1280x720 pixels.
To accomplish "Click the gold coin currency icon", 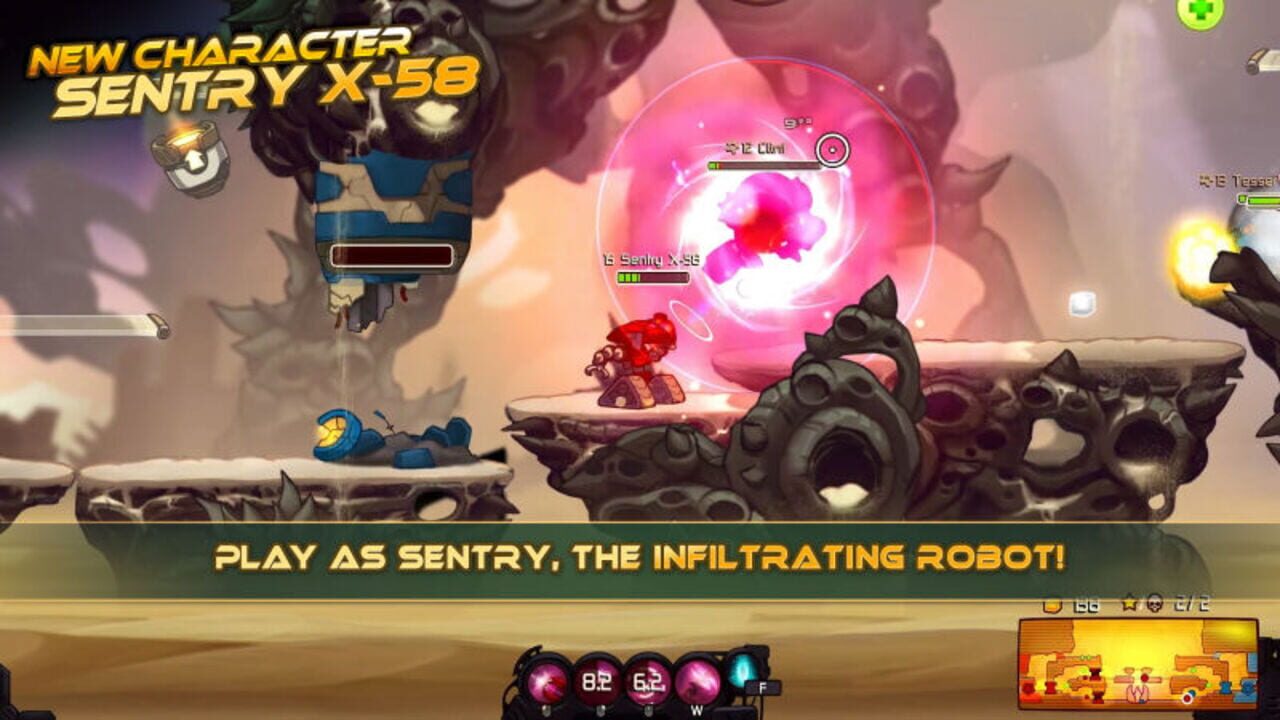I will click(1053, 605).
